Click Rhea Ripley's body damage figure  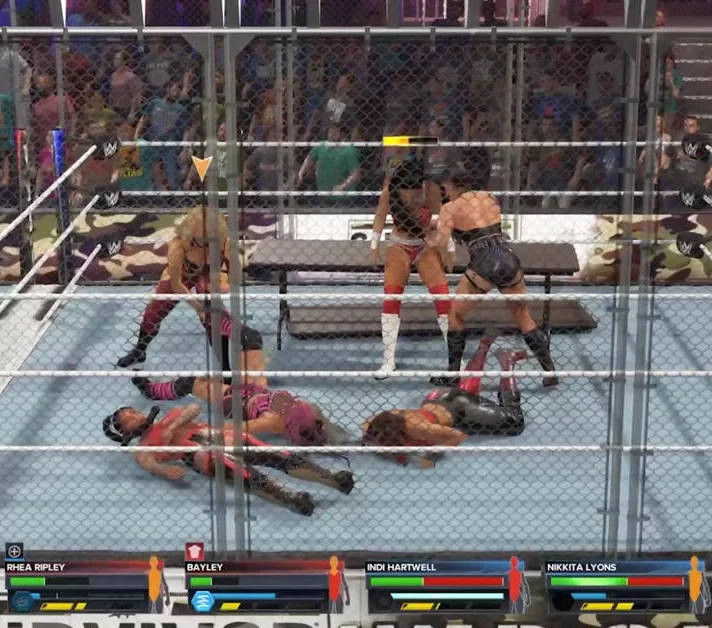click(154, 583)
